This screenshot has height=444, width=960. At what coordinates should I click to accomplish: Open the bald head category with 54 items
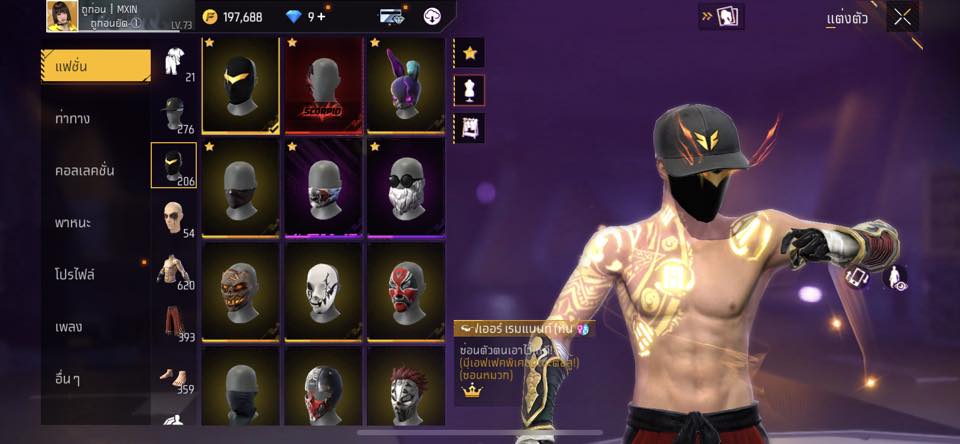(175, 218)
